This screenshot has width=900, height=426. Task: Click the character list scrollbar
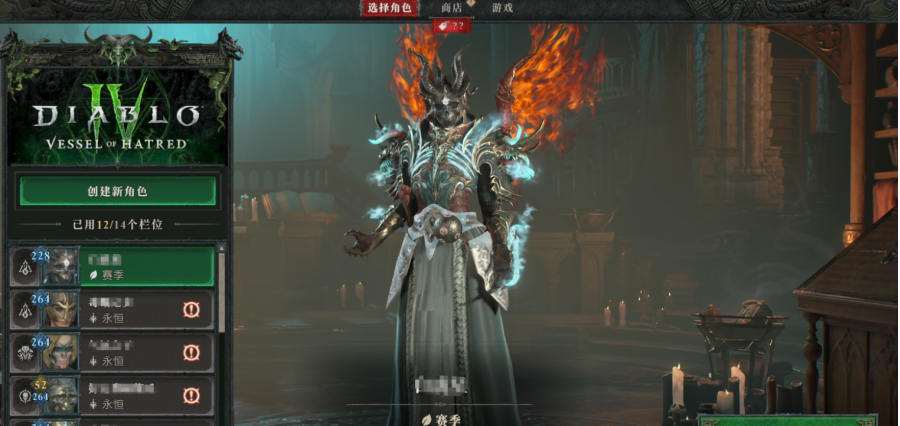coord(222,300)
